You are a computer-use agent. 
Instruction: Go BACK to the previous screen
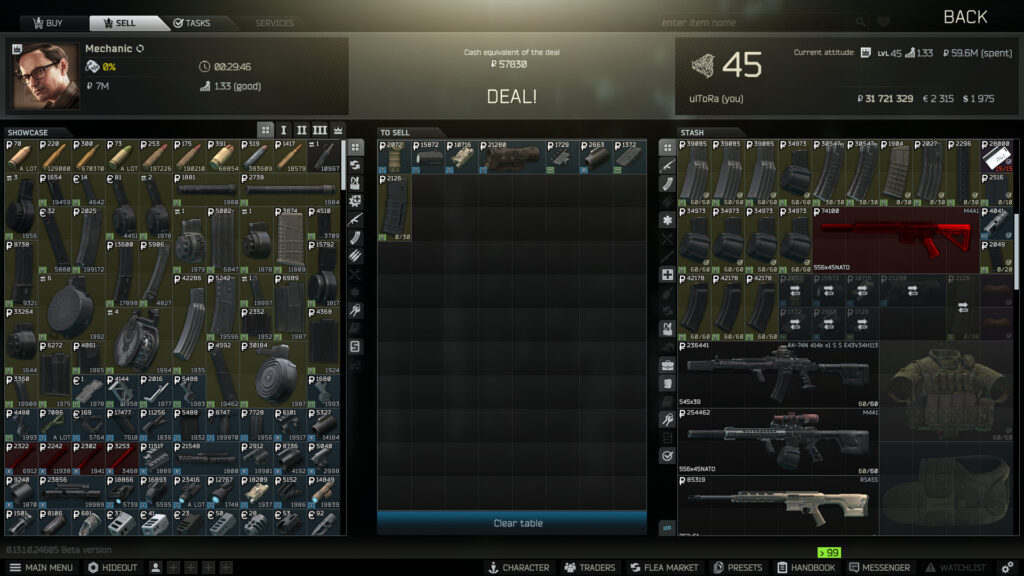(964, 17)
